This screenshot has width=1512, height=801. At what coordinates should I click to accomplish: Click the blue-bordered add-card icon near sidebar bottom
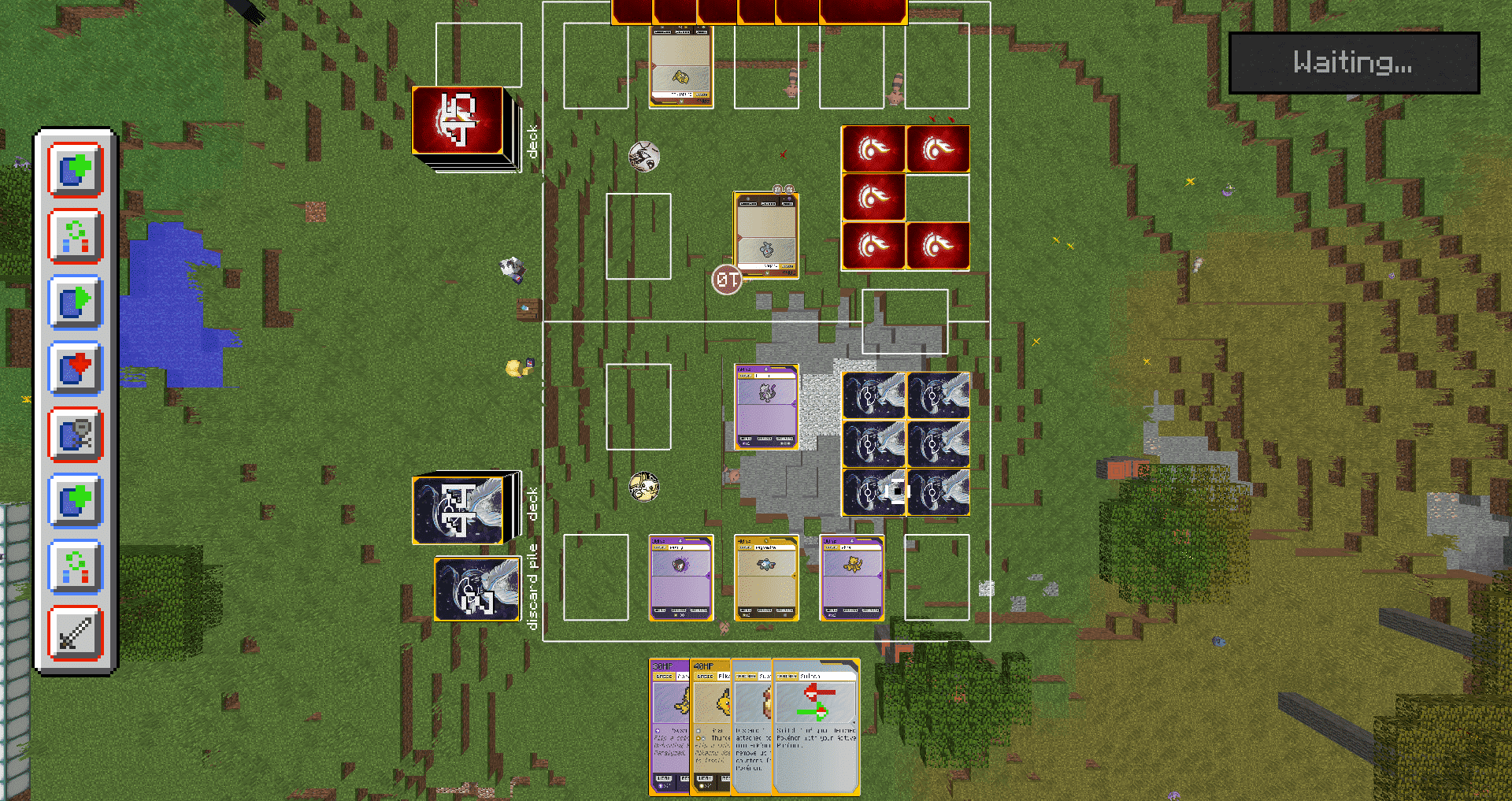pos(75,502)
